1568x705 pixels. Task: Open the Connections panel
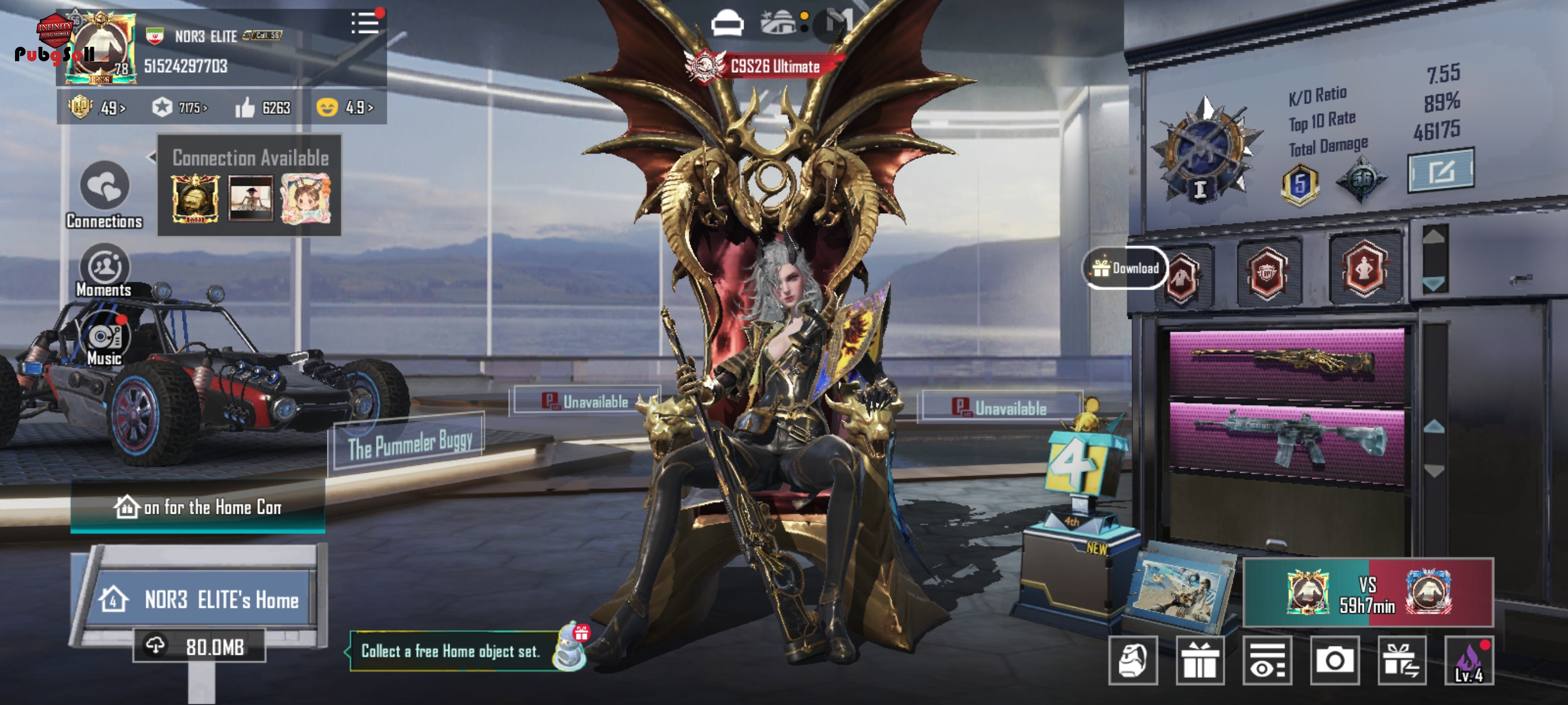tap(104, 192)
